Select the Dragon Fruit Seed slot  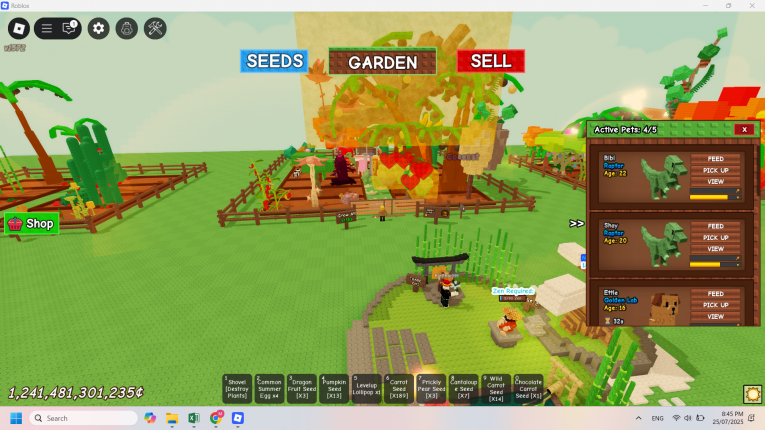(x=301, y=387)
